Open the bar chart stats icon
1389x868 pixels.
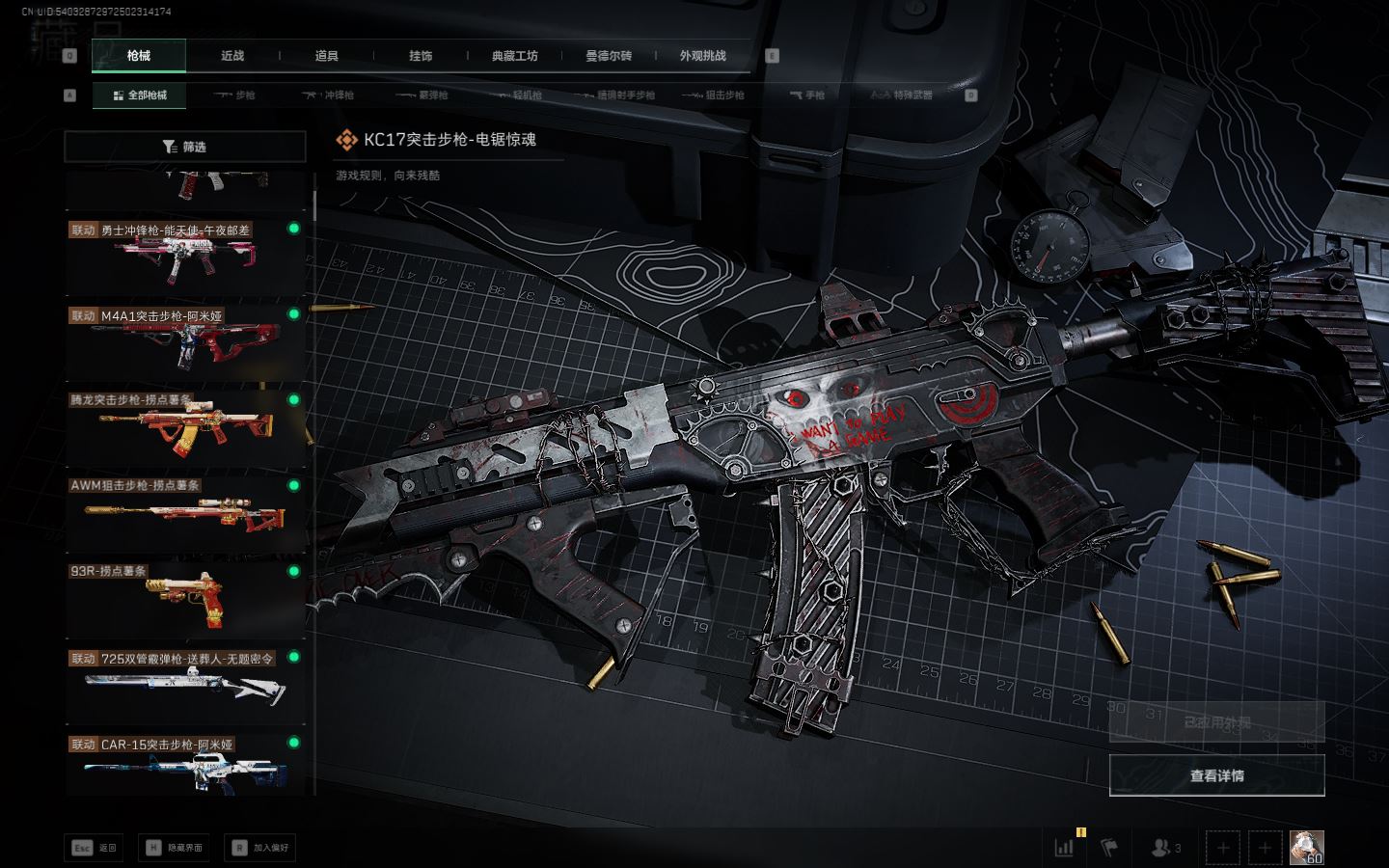[x=1065, y=848]
